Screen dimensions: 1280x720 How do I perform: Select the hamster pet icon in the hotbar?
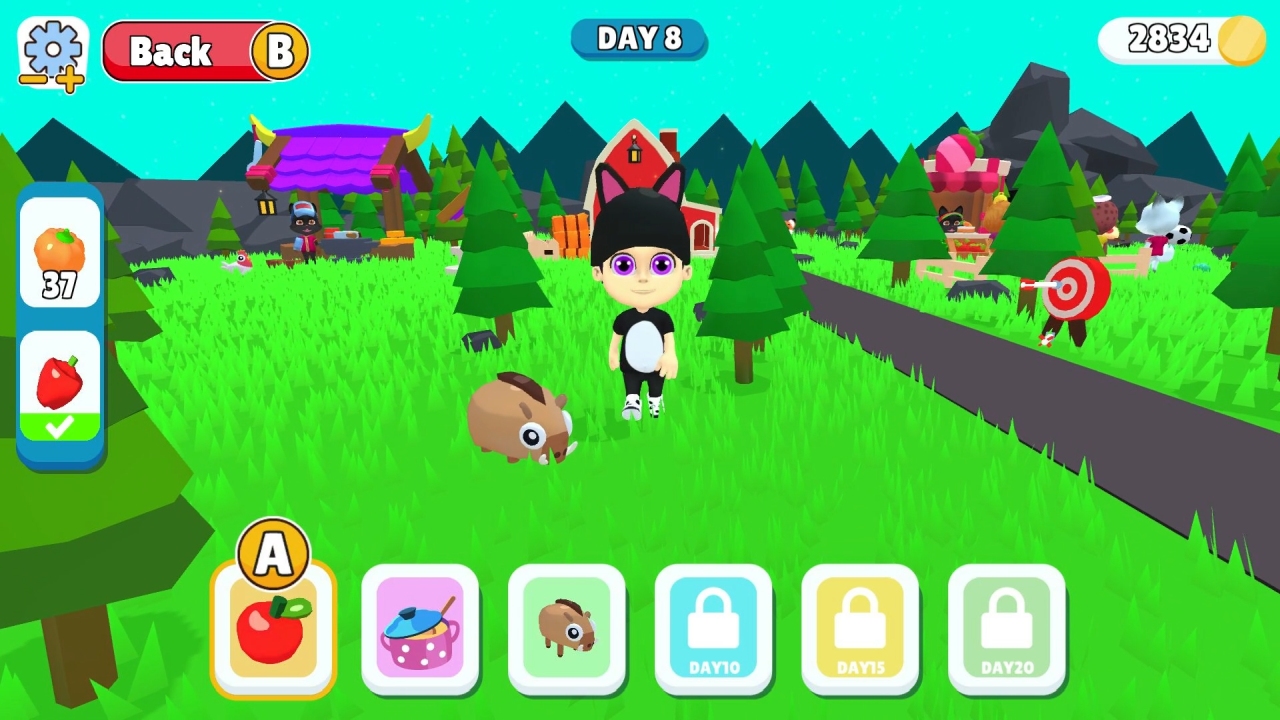point(567,628)
